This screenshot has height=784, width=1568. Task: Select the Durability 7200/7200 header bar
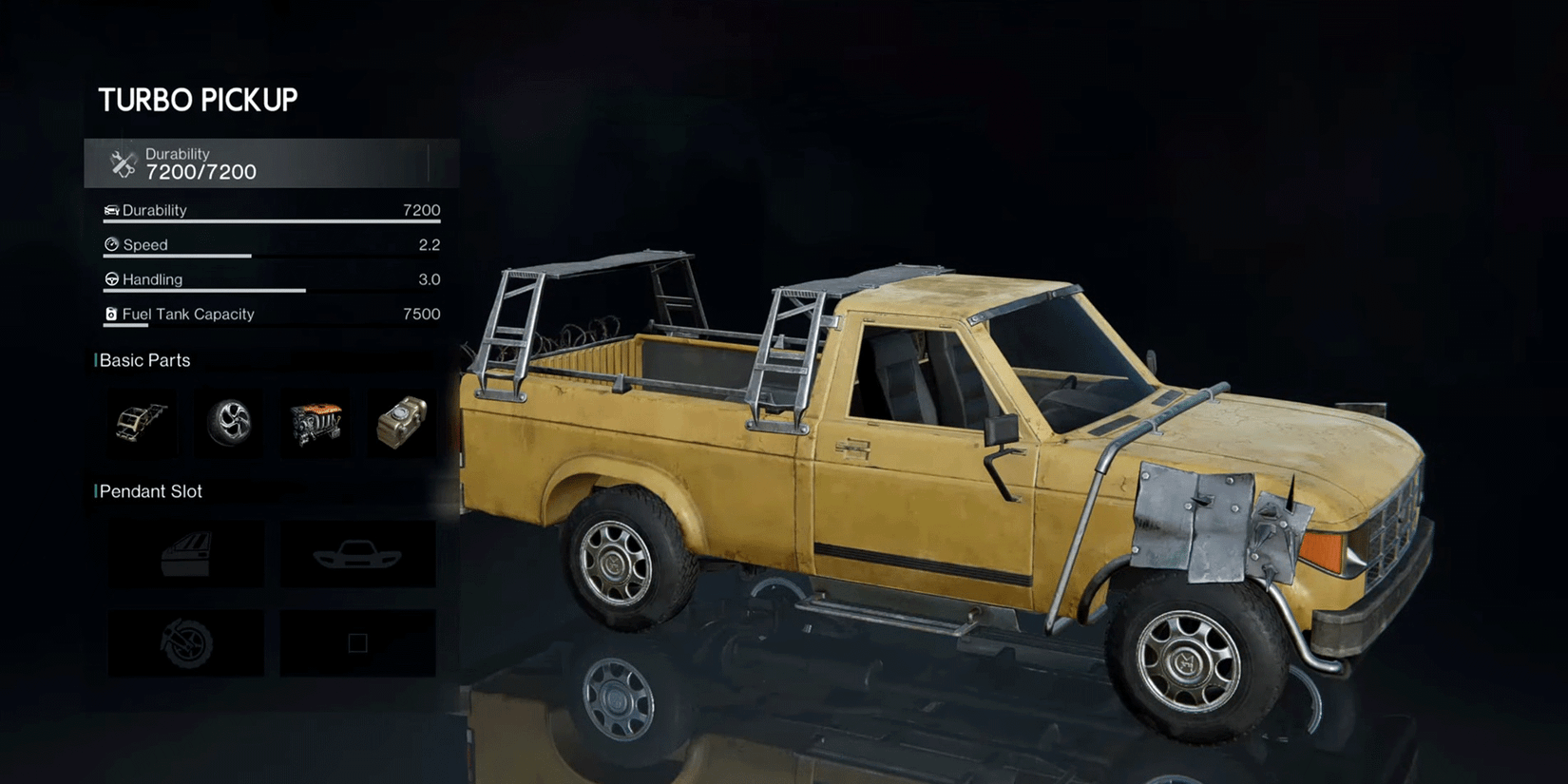click(271, 163)
